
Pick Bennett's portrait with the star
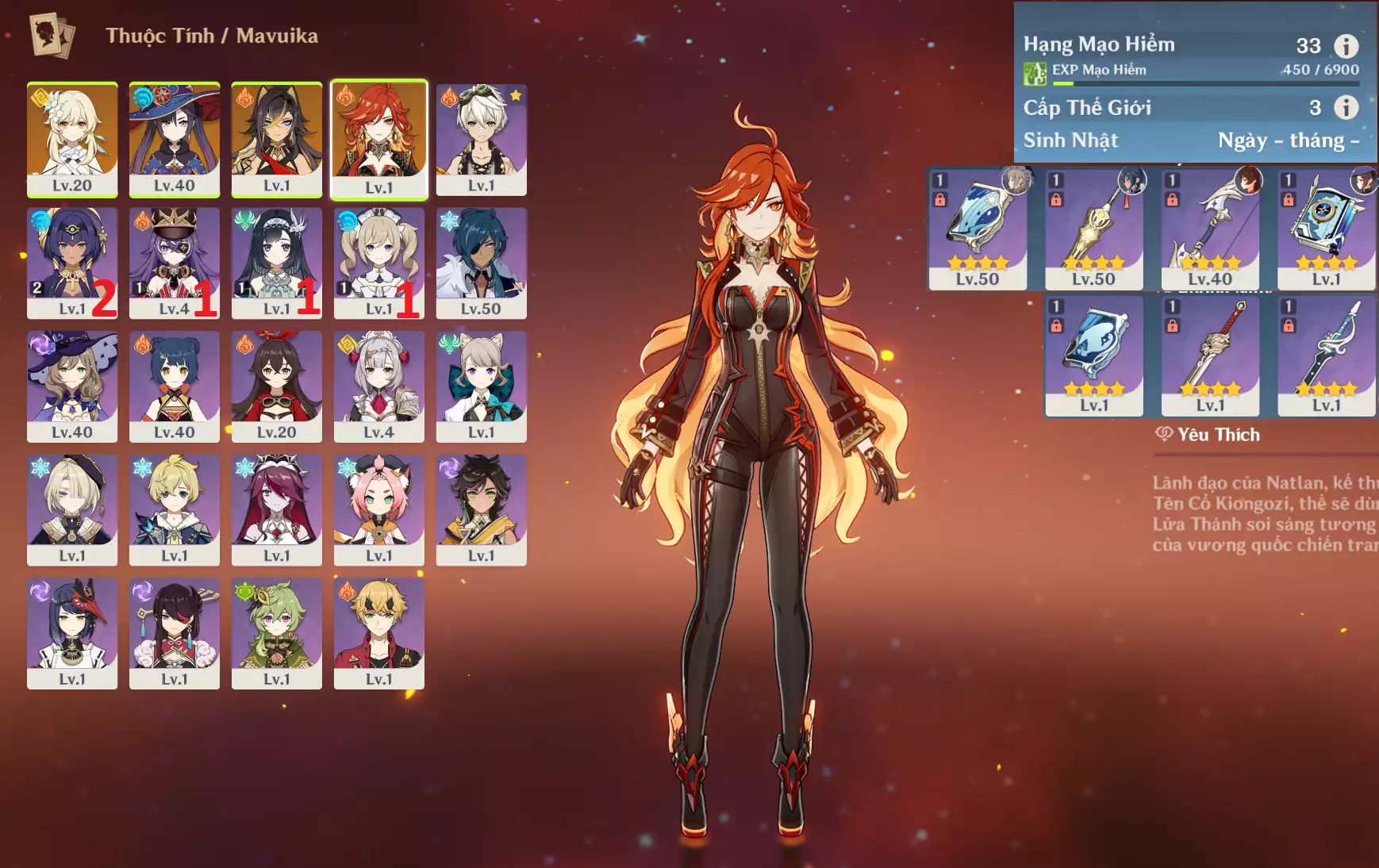click(x=482, y=139)
